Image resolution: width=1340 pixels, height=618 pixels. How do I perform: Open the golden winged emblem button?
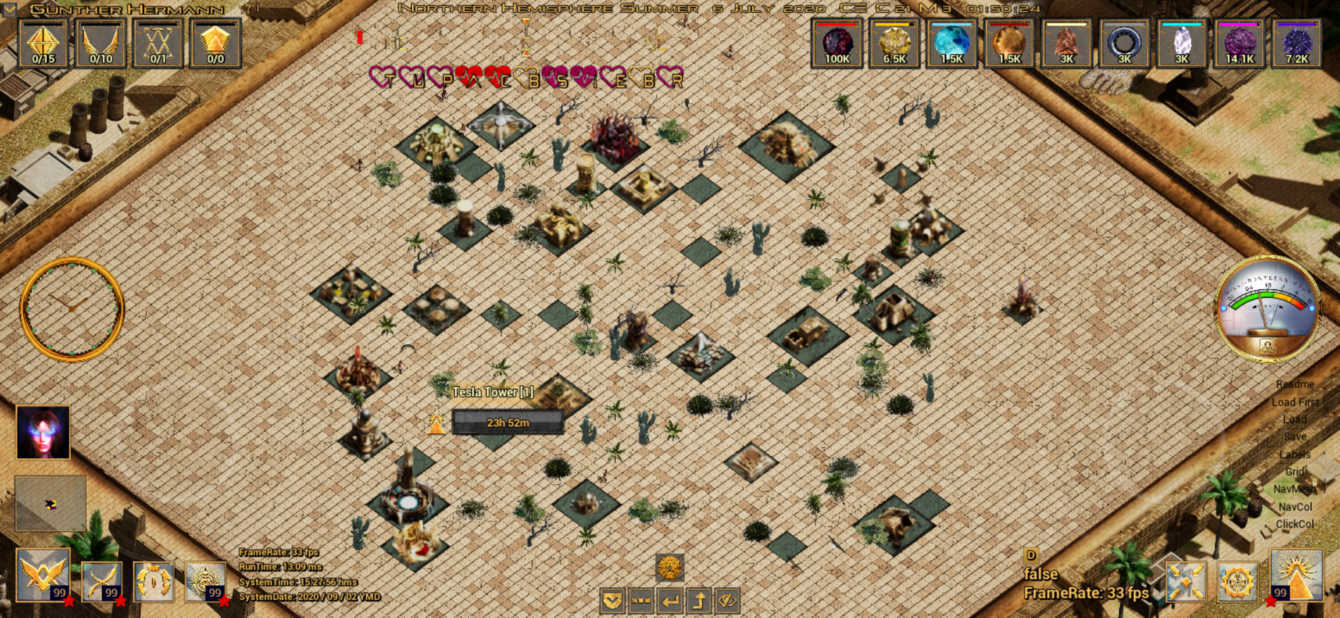pos(43,575)
